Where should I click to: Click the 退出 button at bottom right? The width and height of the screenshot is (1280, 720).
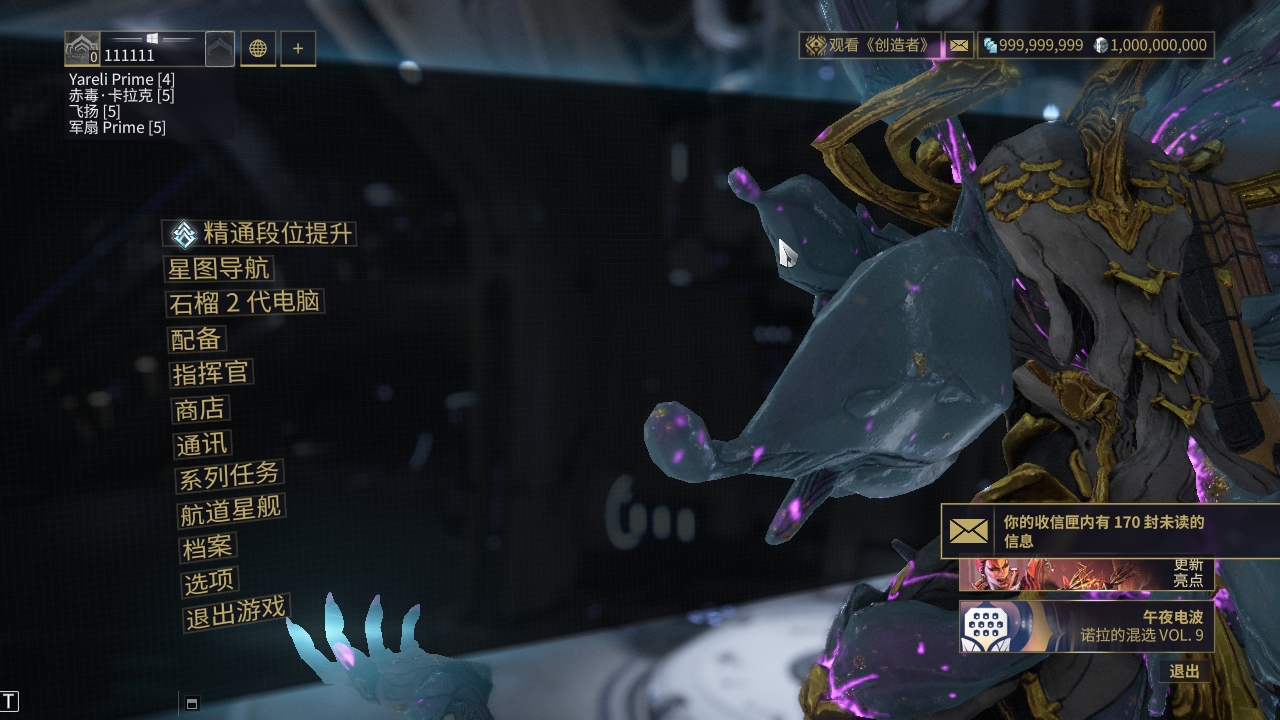pyautogui.click(x=1184, y=671)
